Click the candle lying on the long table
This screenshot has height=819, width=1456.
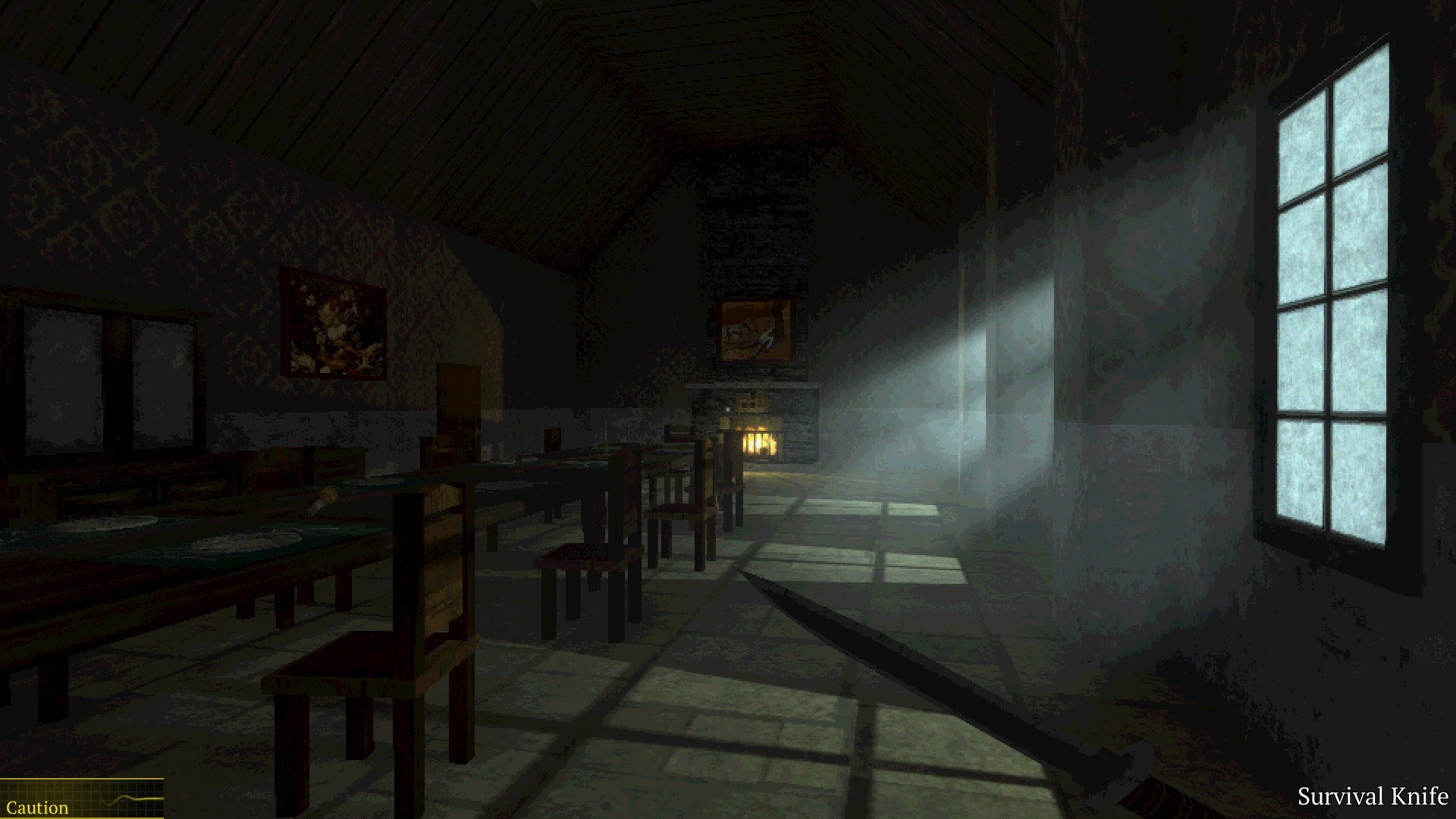(x=326, y=497)
